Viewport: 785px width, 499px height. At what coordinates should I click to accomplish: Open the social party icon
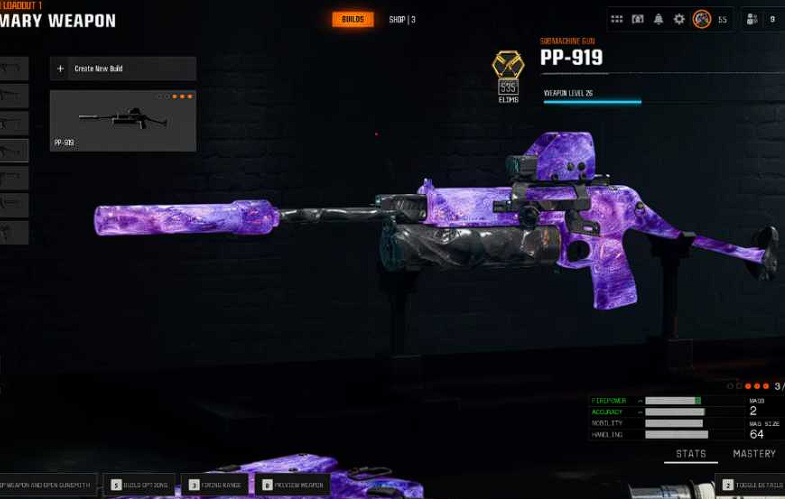click(752, 19)
